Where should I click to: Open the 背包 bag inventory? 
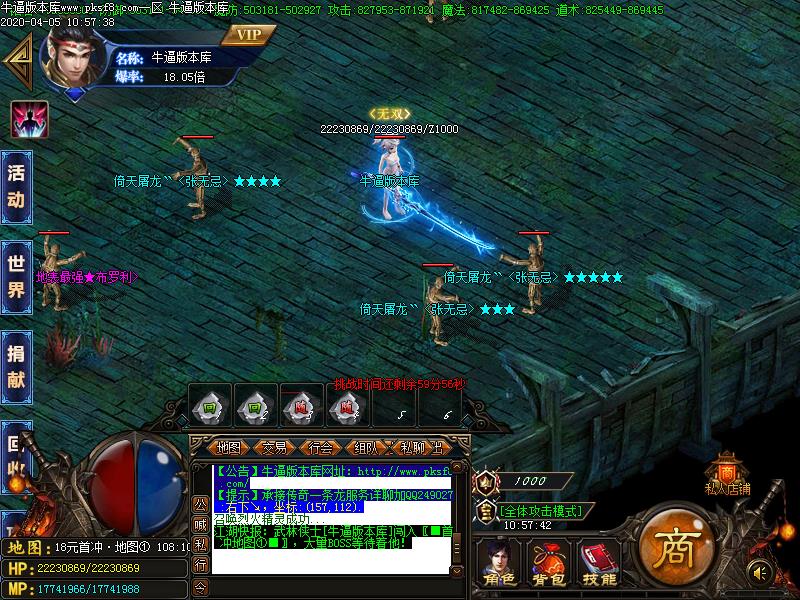click(x=546, y=563)
